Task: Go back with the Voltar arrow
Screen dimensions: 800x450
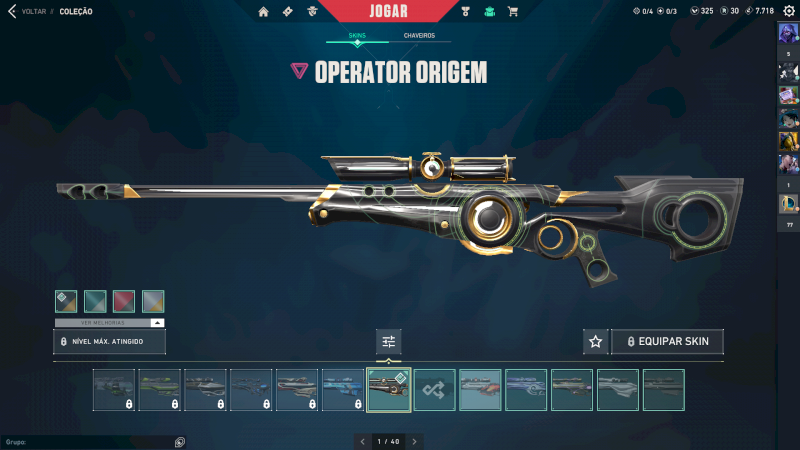Action: [x=12, y=12]
